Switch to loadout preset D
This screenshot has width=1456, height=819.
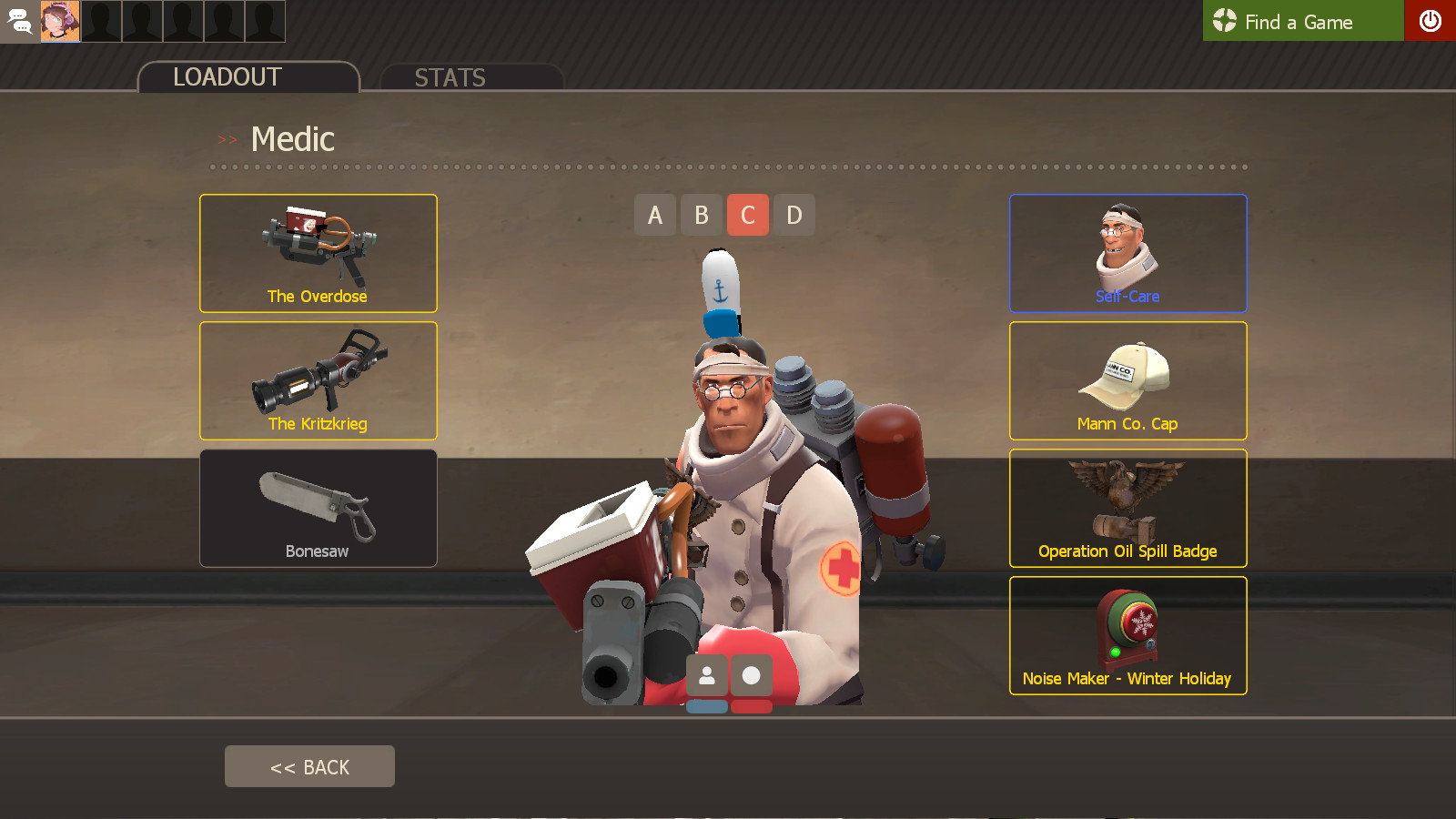click(x=794, y=215)
